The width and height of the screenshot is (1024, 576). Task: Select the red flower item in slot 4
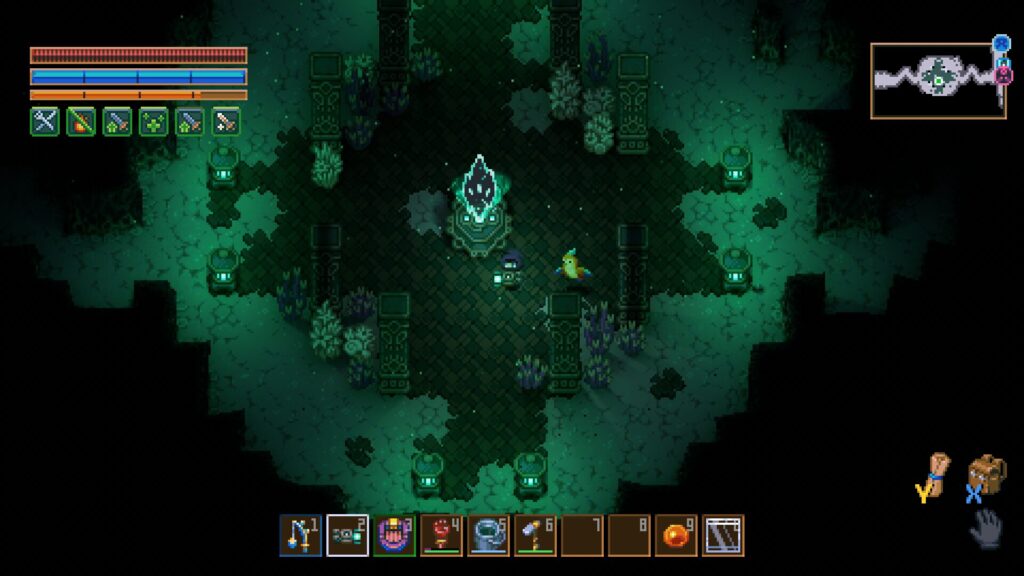441,535
